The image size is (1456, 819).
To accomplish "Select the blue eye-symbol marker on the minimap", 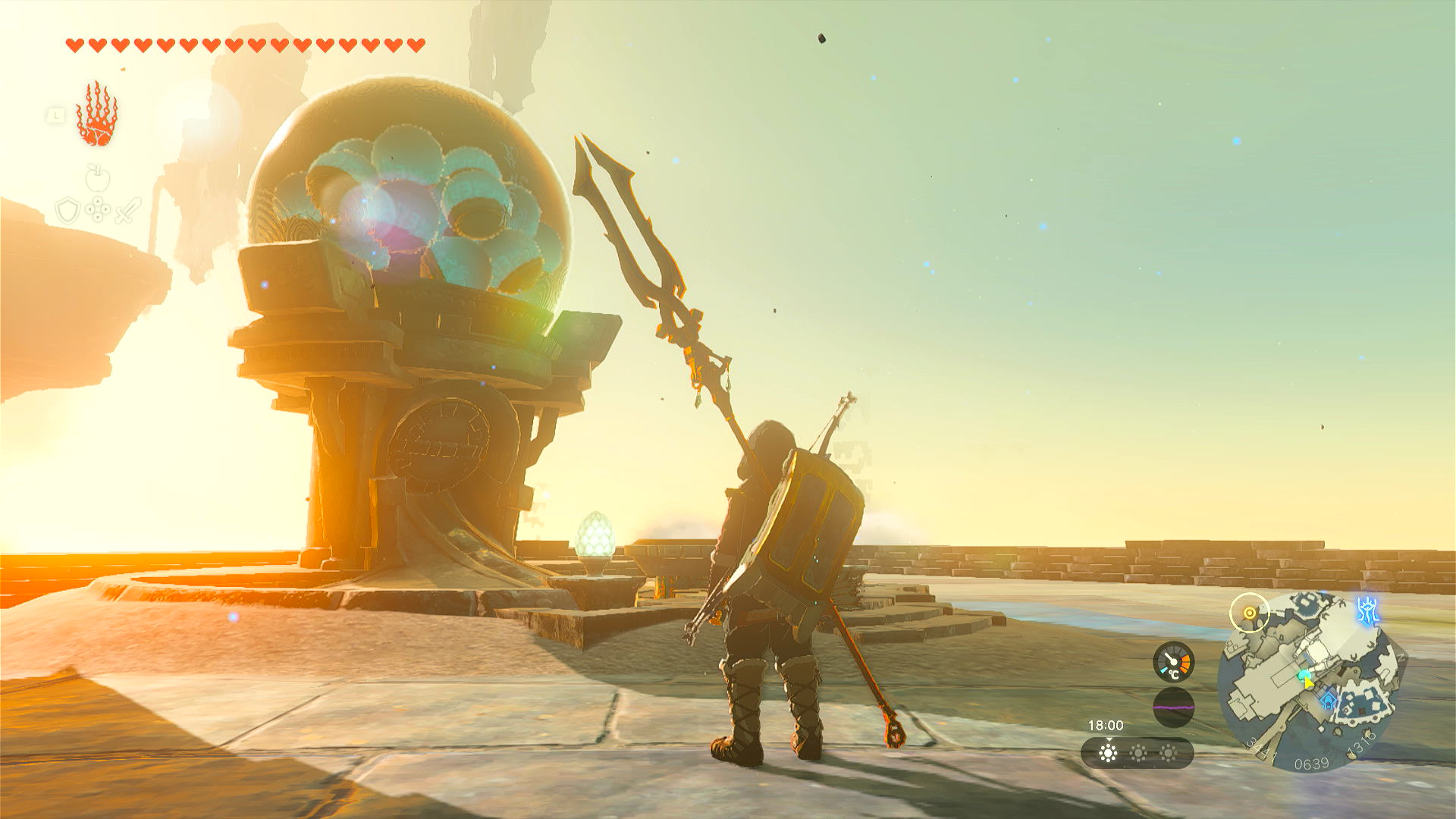I will click(1367, 610).
